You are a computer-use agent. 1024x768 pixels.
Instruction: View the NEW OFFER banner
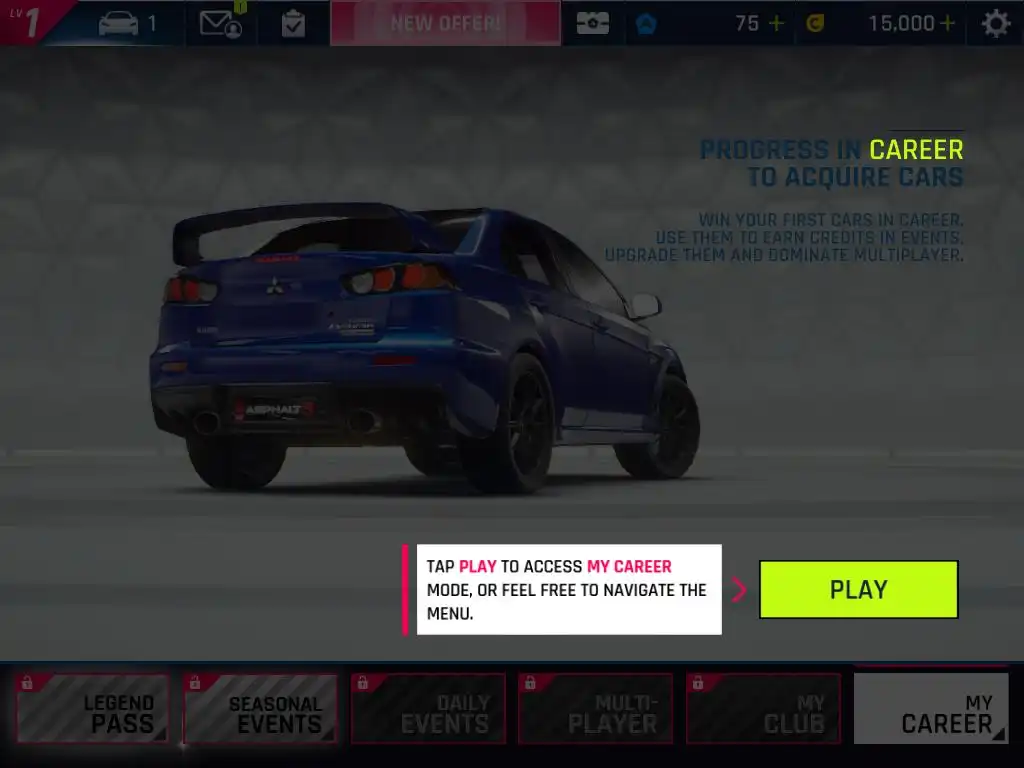coord(445,23)
